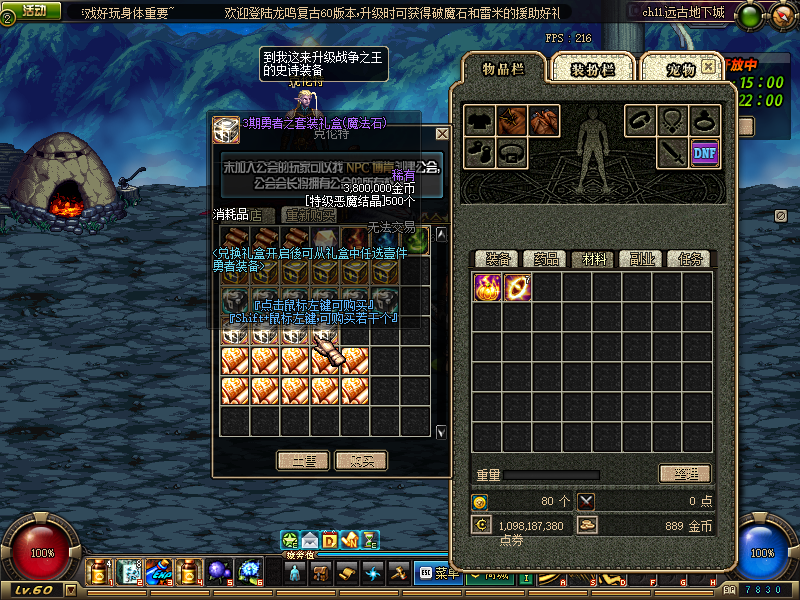
Task: Close the shop window
Action: coord(442,133)
